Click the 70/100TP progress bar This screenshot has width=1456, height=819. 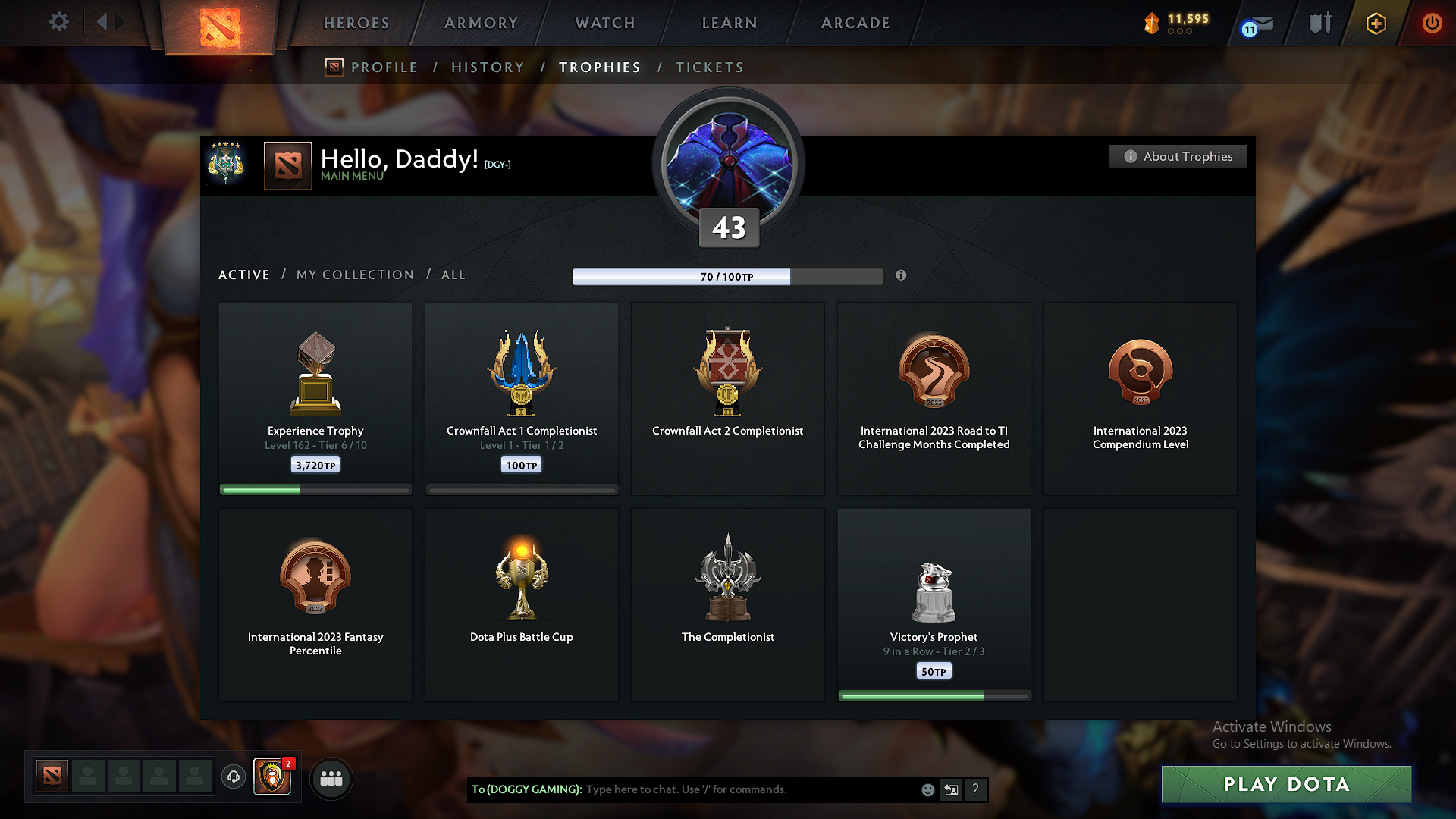coord(727,276)
